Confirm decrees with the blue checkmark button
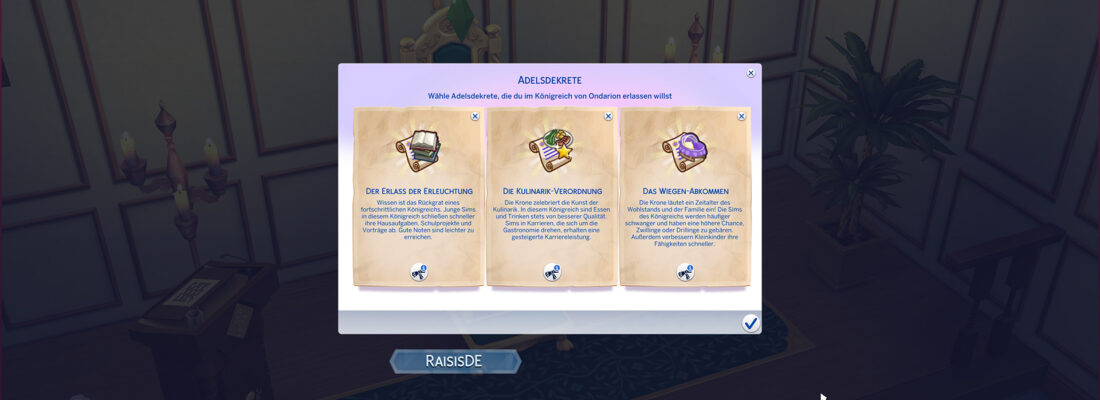 (750, 323)
